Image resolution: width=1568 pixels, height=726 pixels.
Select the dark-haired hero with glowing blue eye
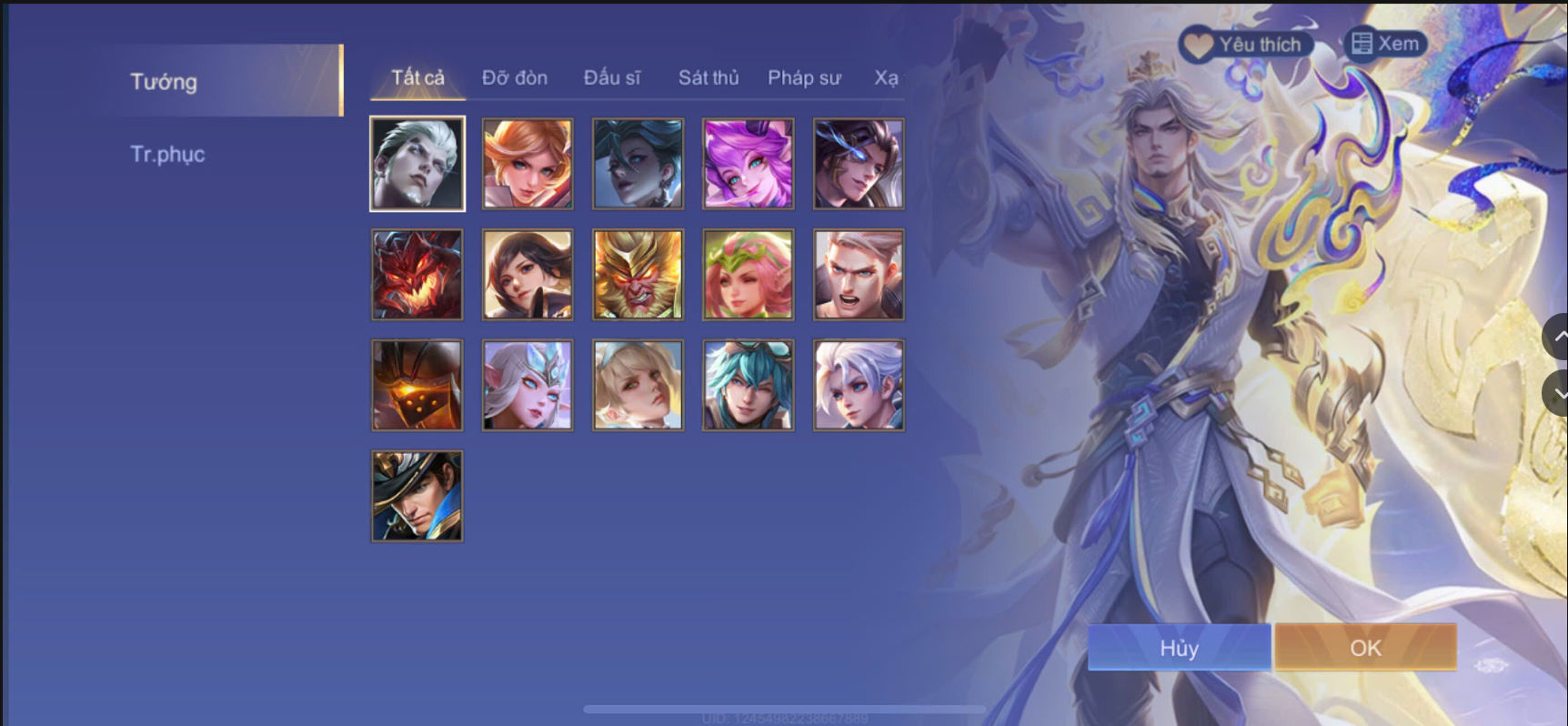[x=857, y=164]
